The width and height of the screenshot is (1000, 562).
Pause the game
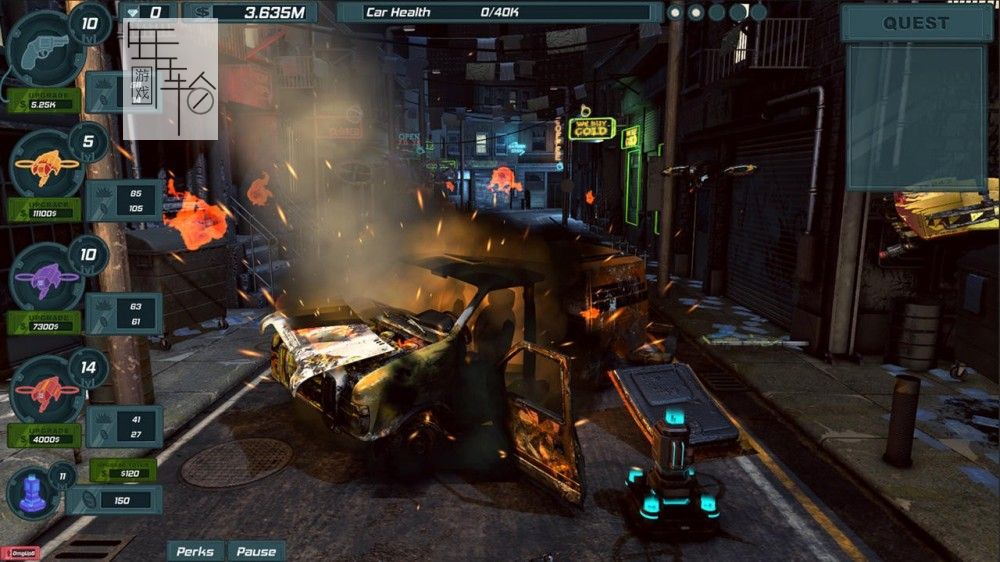point(256,551)
